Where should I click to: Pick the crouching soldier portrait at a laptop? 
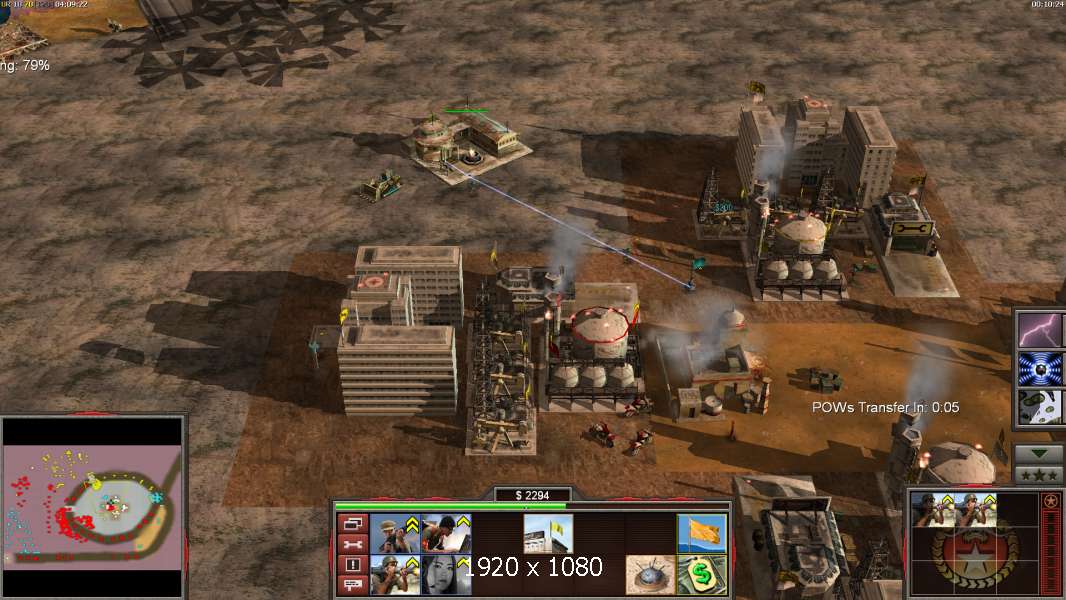pos(446,533)
